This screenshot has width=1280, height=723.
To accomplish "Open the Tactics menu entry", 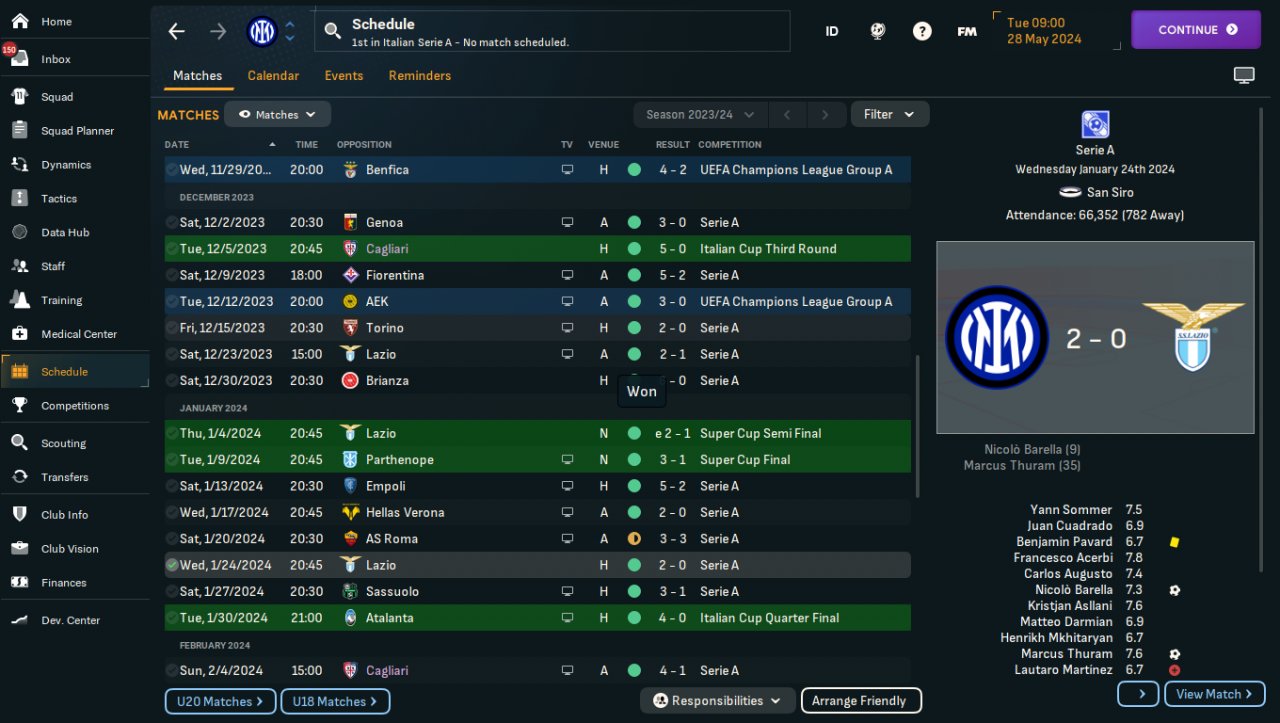I will (x=59, y=199).
